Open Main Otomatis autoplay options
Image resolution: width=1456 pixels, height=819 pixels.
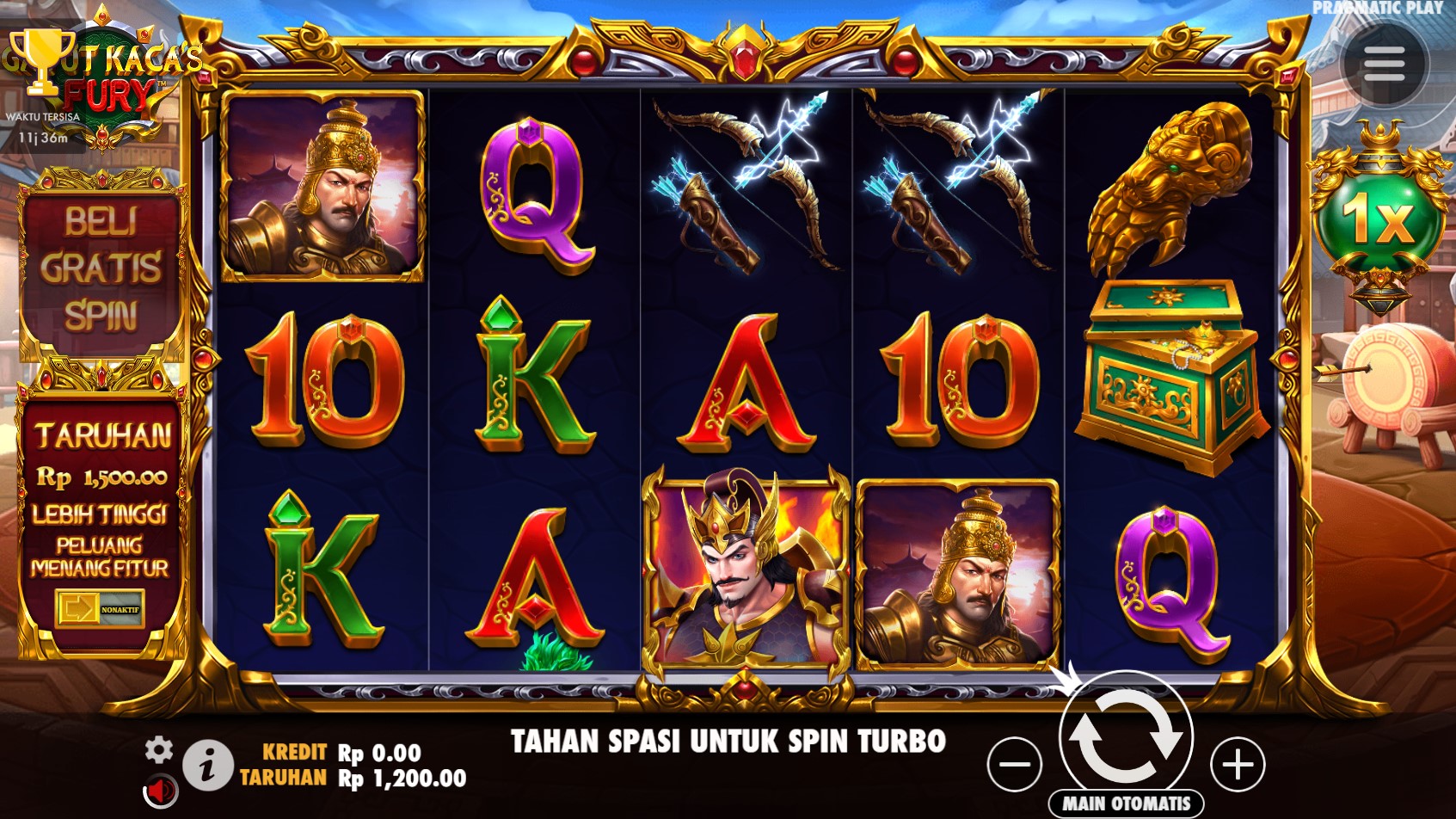point(1126,804)
